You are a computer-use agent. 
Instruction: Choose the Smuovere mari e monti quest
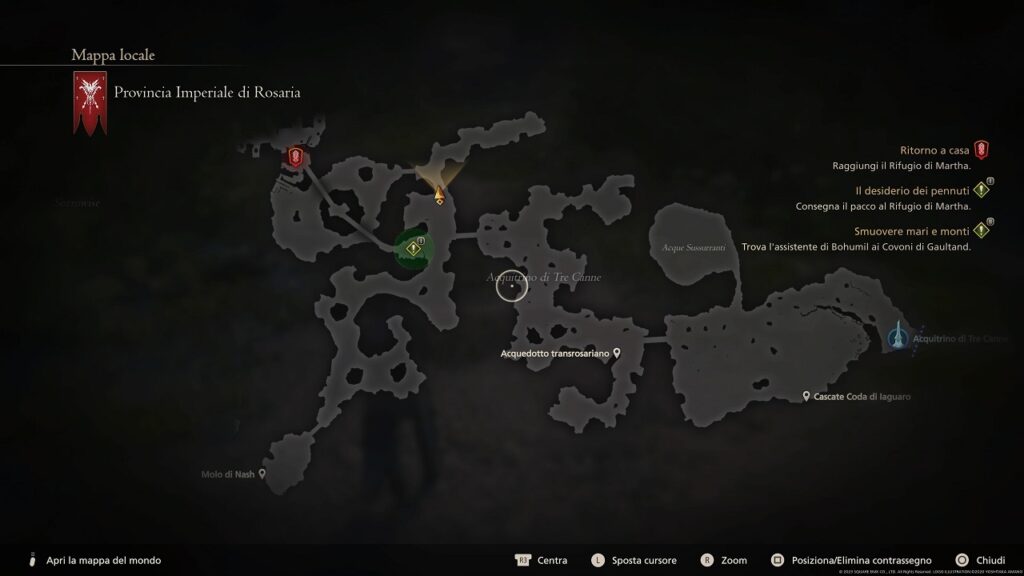point(911,229)
